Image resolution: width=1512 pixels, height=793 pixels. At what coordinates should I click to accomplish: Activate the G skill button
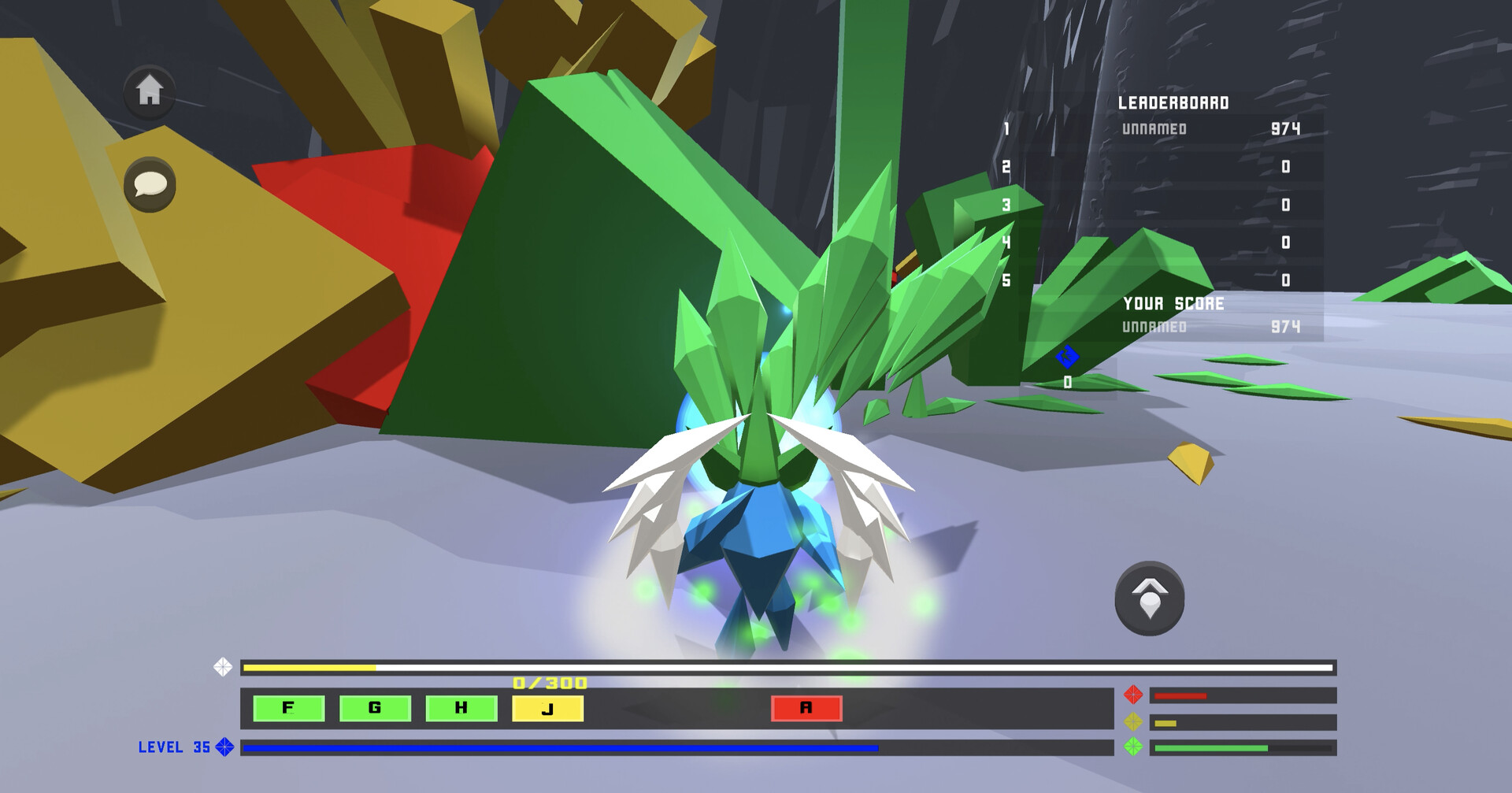point(376,709)
